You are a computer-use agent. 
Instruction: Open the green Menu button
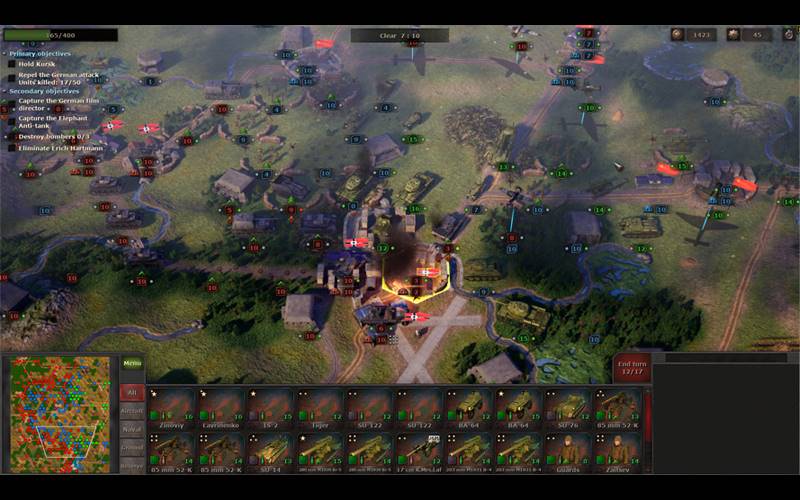132,365
